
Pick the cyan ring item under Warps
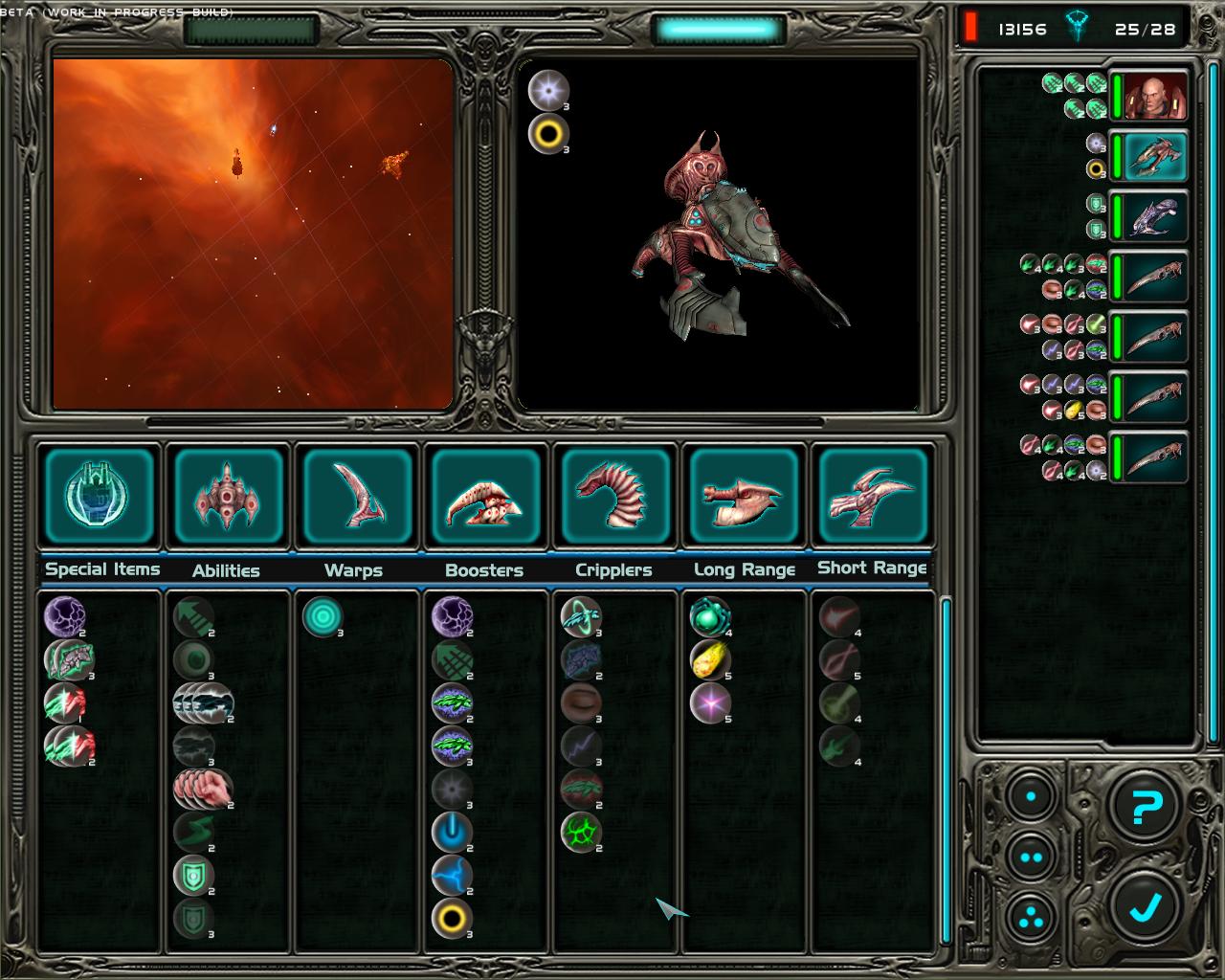point(323,617)
